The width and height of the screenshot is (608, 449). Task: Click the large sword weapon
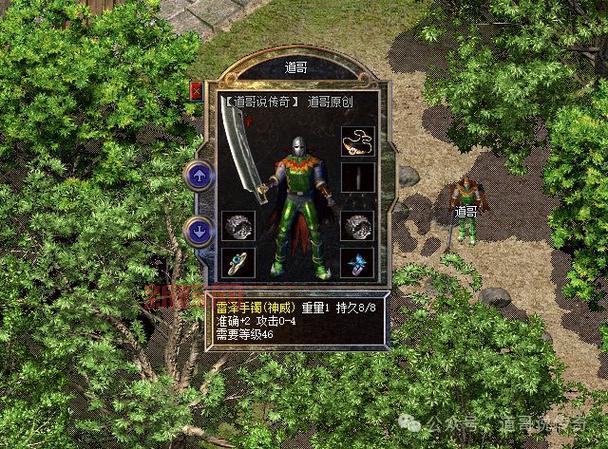[x=243, y=150]
